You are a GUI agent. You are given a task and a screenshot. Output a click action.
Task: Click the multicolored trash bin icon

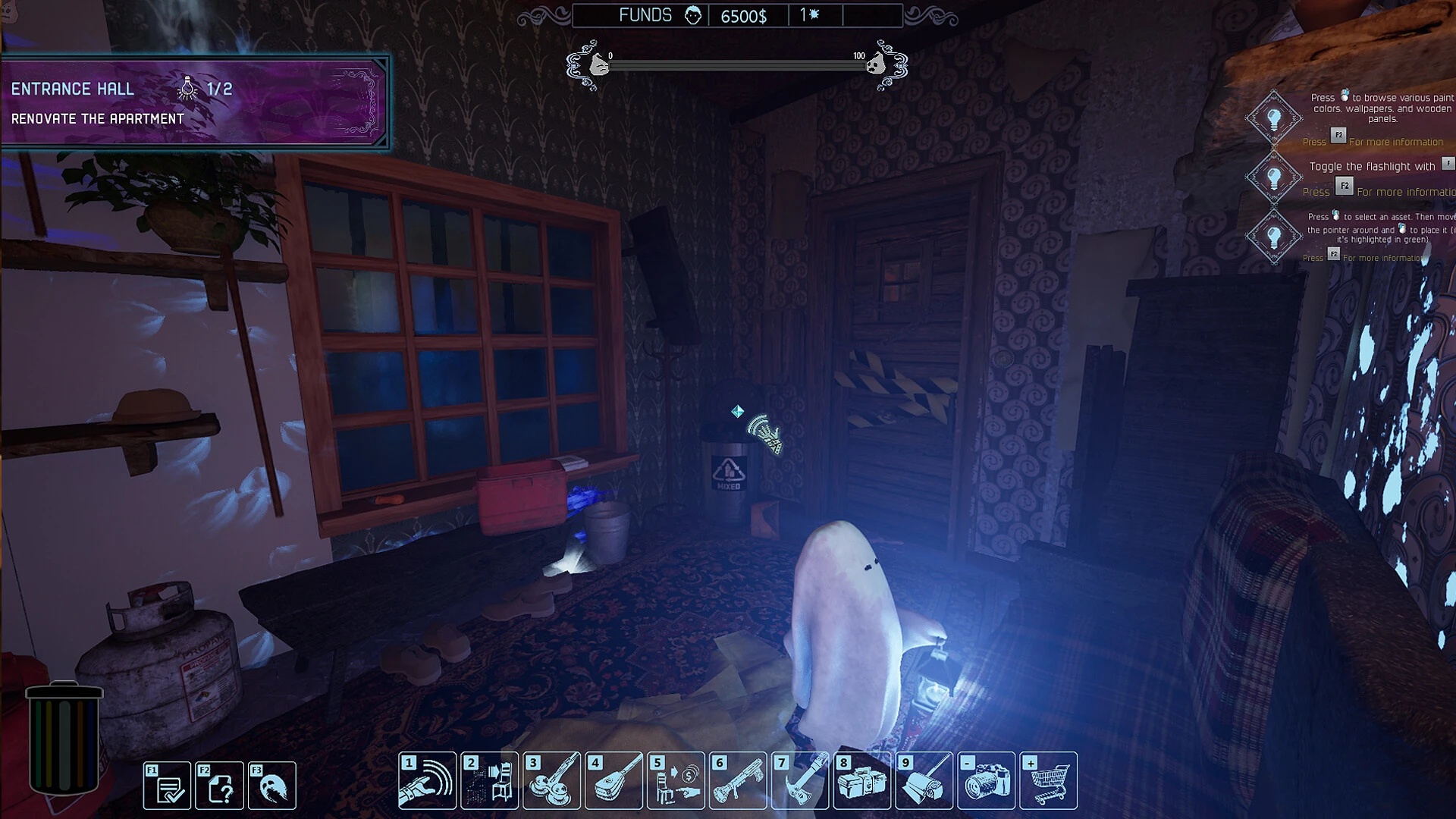(64, 737)
